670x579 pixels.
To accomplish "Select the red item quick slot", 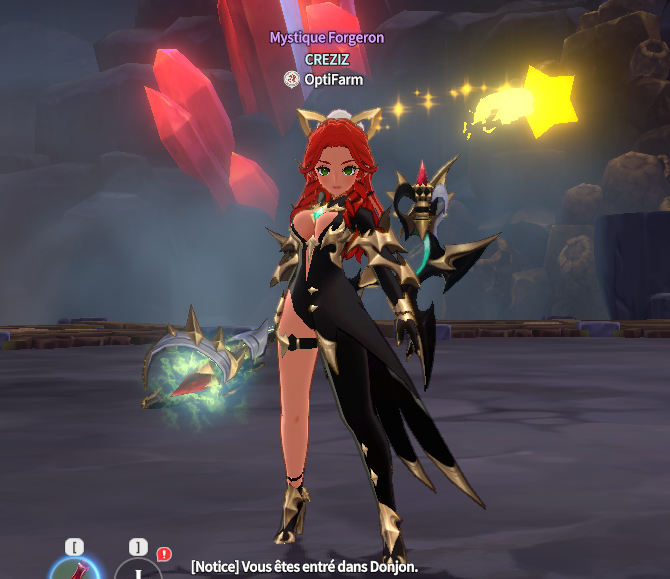I will click(74, 570).
